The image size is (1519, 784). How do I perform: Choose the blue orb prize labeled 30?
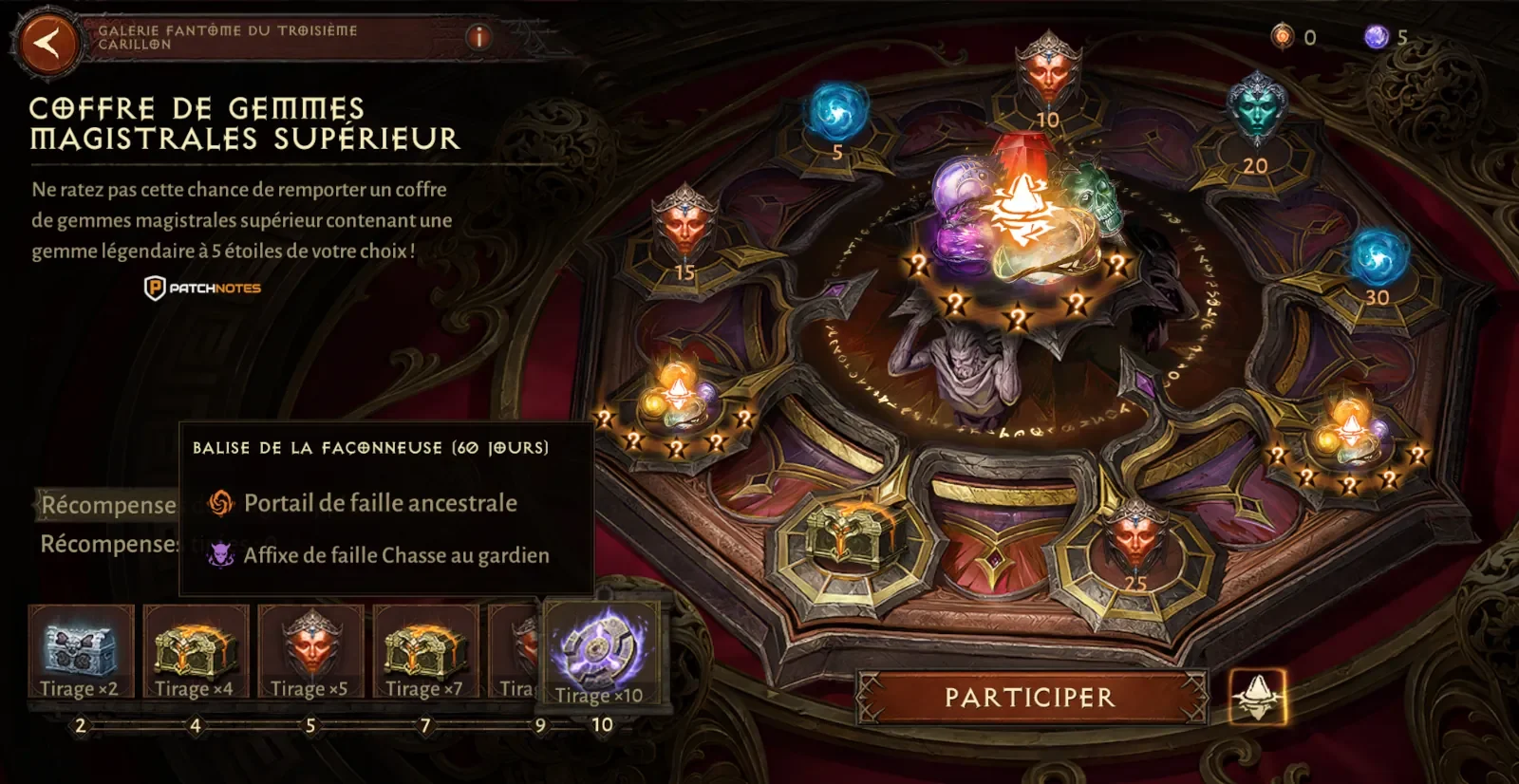[x=1378, y=258]
